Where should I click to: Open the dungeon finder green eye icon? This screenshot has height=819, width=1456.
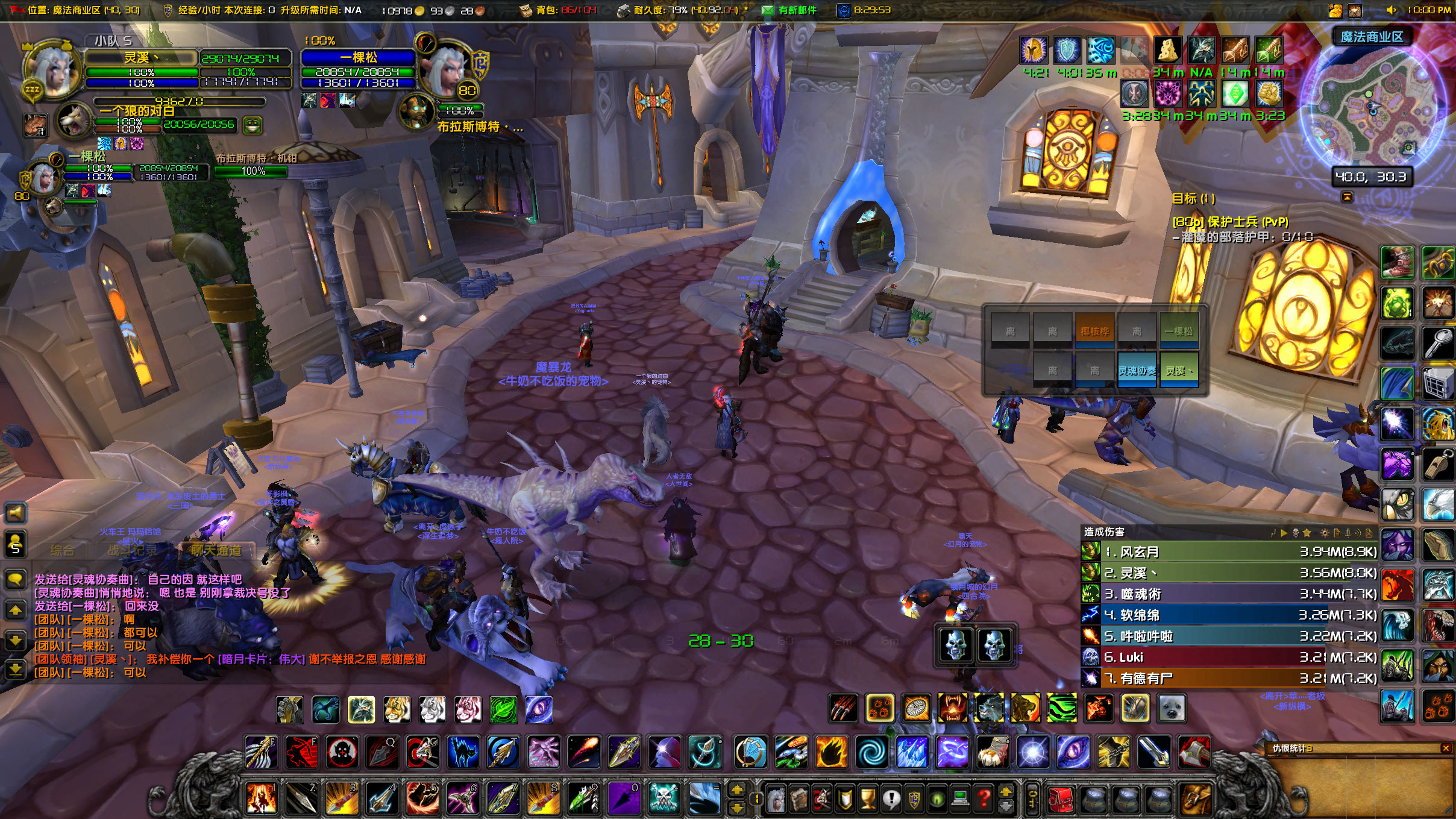point(937,799)
